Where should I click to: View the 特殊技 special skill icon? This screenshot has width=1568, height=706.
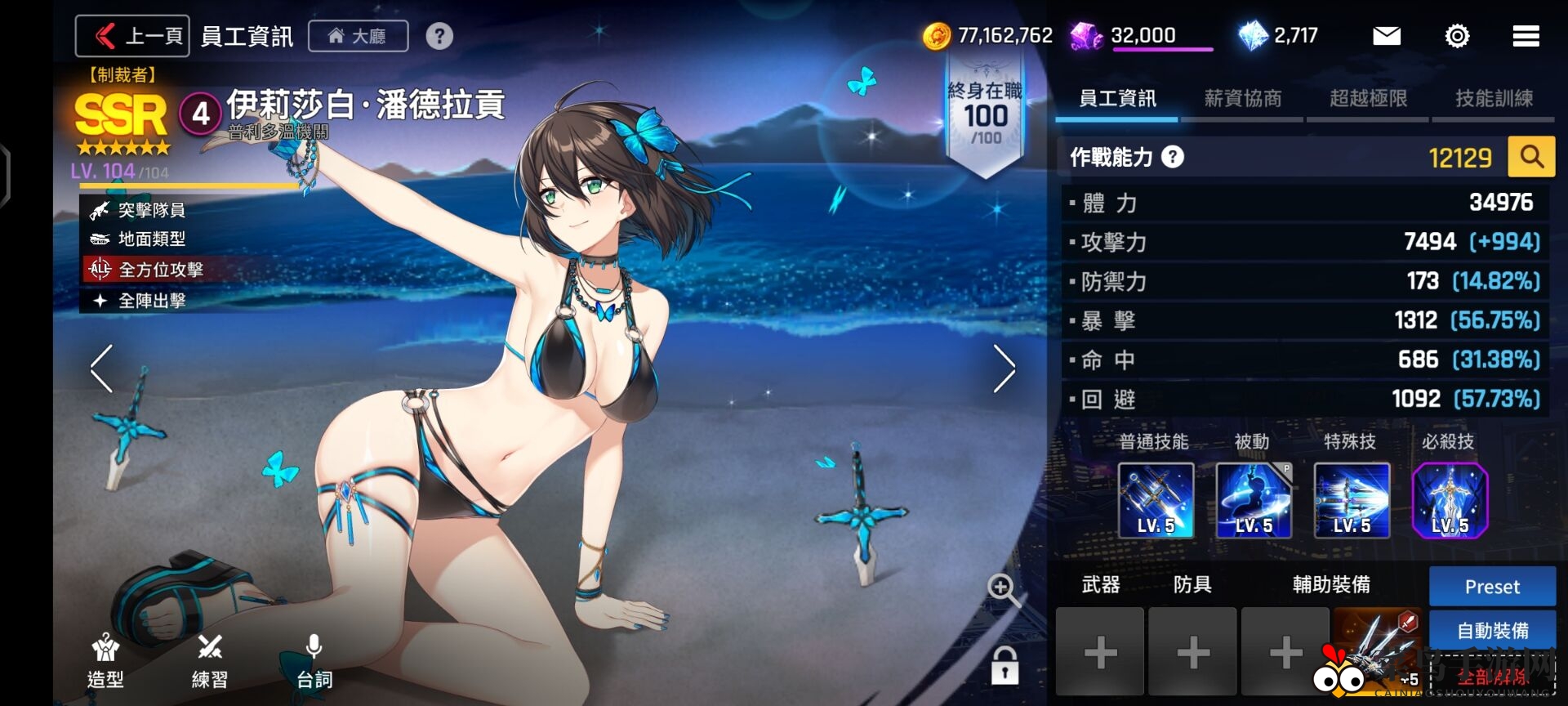(1352, 500)
